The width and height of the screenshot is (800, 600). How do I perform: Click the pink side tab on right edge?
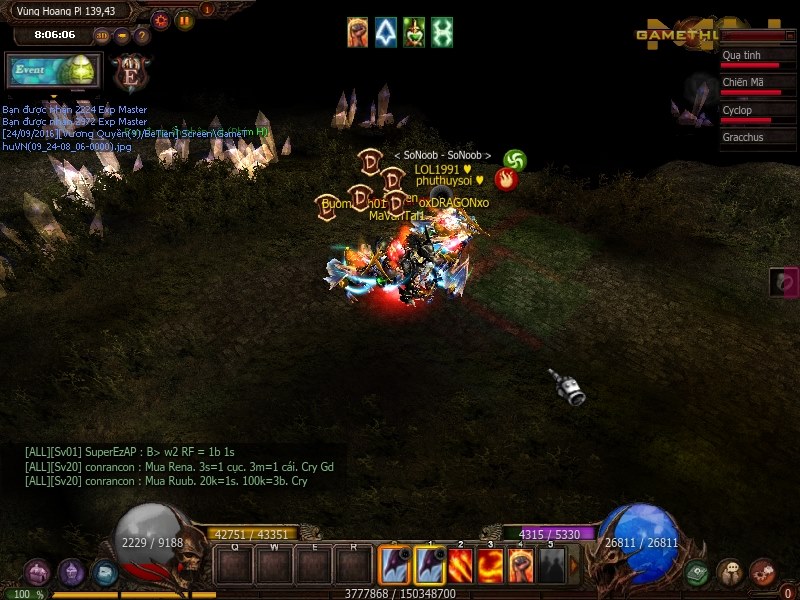pyautogui.click(x=784, y=282)
